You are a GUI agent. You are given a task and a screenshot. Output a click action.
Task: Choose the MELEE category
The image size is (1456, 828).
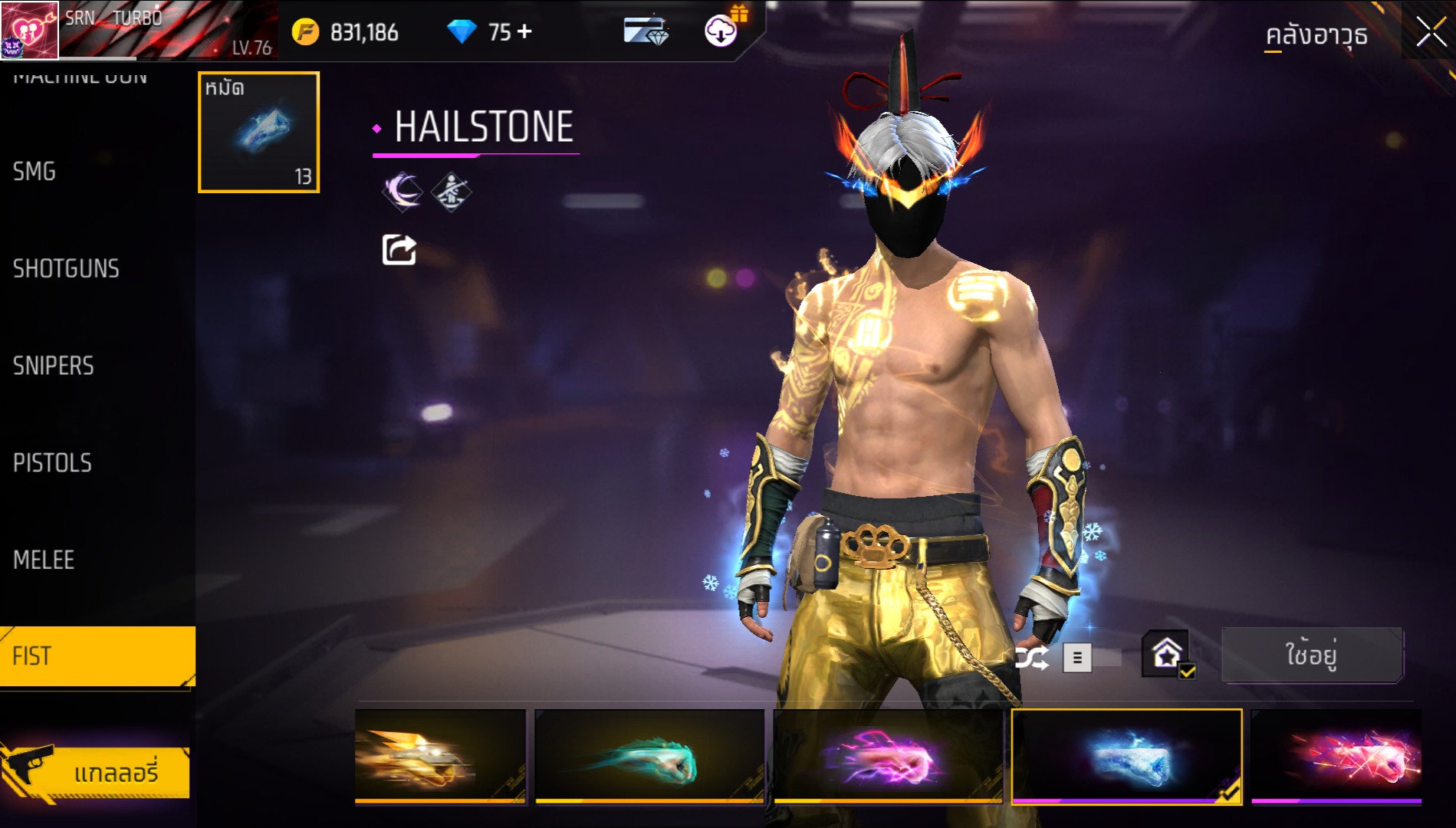pyautogui.click(x=44, y=560)
